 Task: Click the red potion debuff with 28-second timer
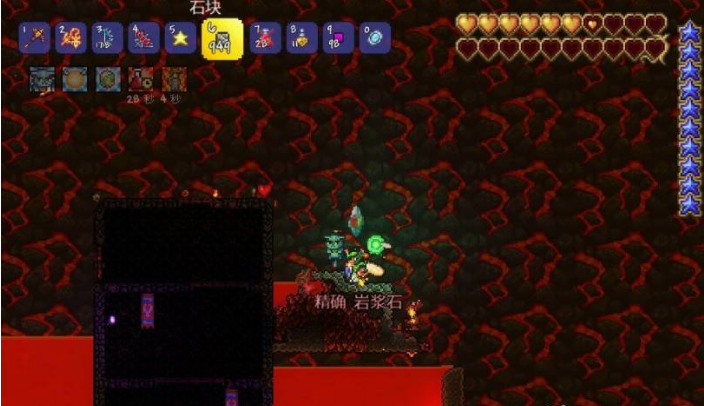141,78
